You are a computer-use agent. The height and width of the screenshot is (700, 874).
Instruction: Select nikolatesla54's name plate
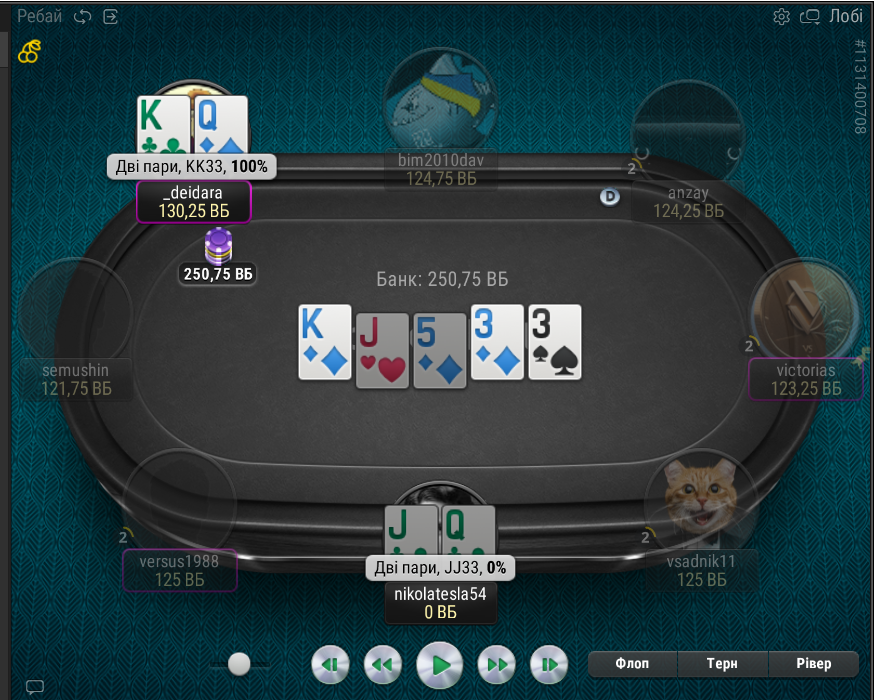440,603
